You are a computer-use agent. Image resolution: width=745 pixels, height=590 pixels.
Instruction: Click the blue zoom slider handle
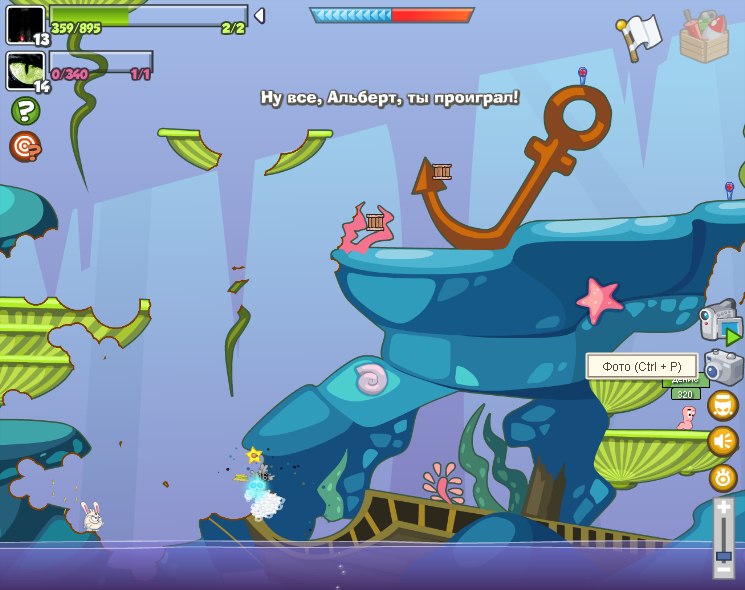click(723, 555)
